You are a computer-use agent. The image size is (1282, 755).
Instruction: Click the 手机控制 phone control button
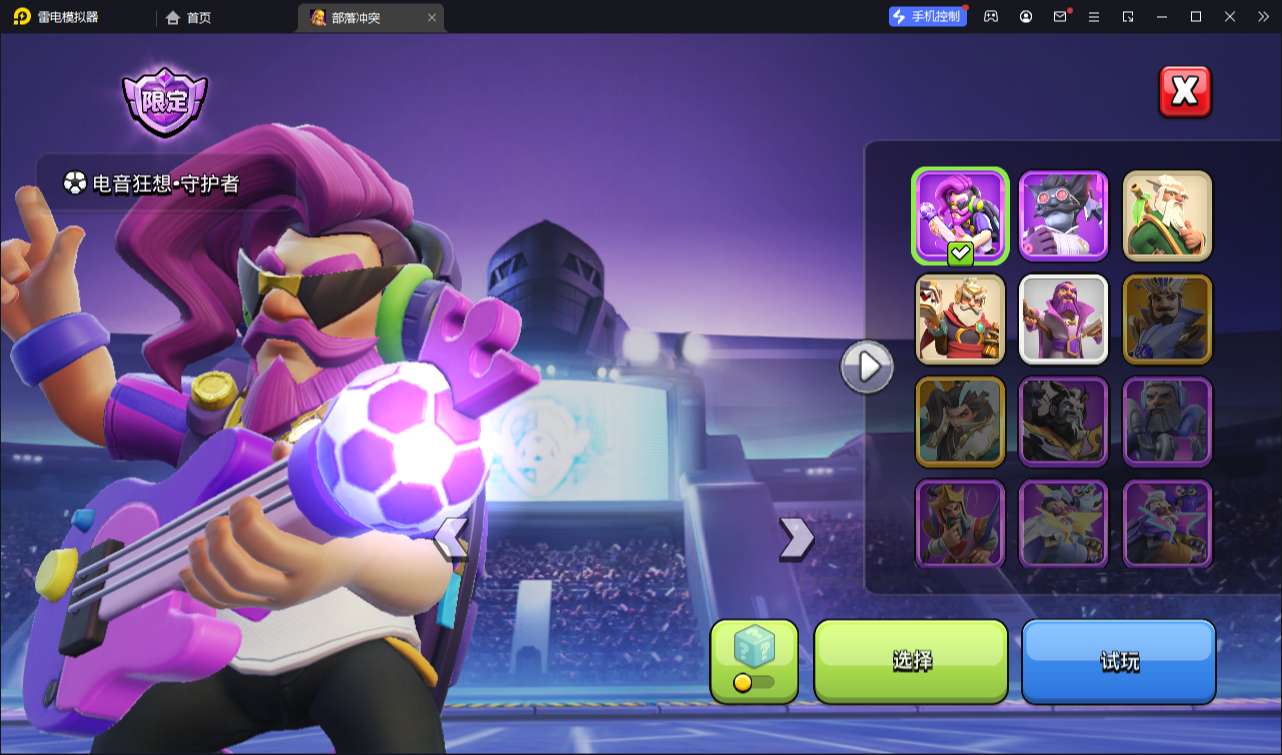pyautogui.click(x=927, y=16)
